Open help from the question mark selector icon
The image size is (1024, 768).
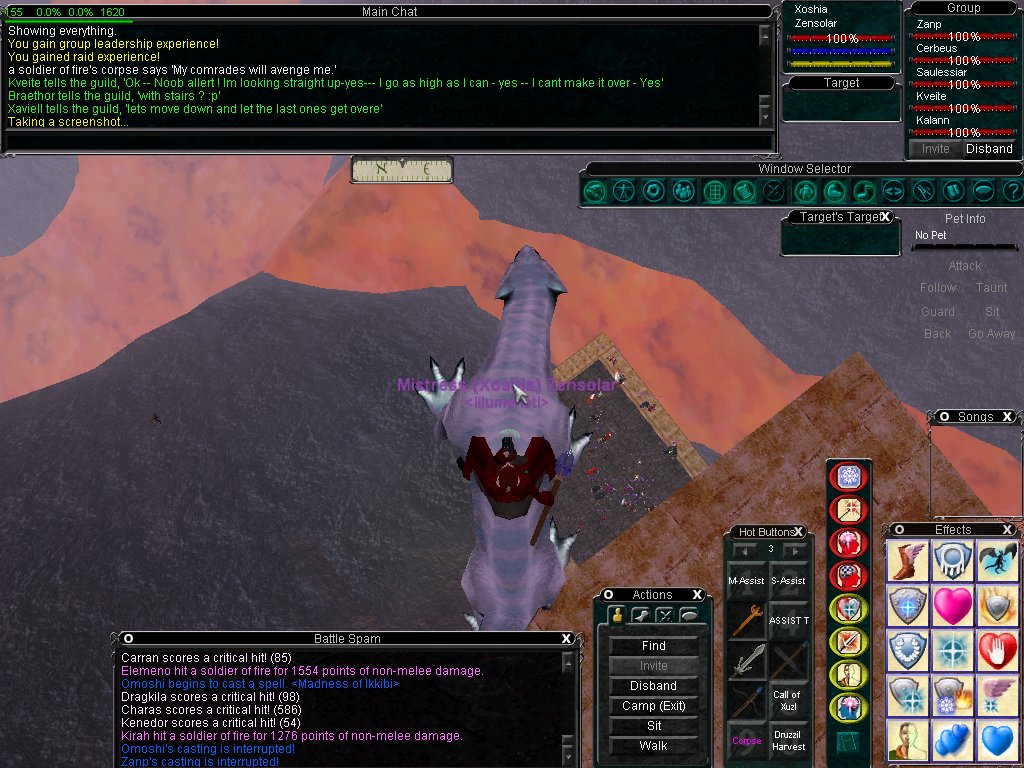(x=1013, y=190)
